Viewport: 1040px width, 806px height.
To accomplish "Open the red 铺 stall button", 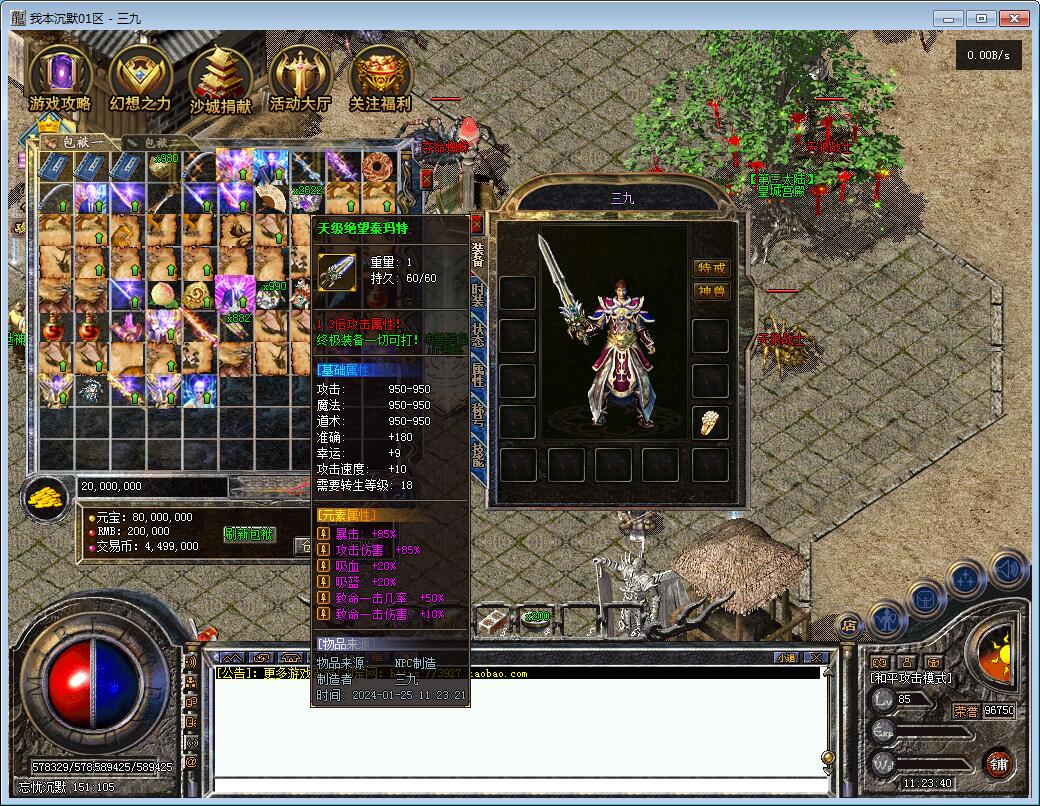I will (x=998, y=764).
